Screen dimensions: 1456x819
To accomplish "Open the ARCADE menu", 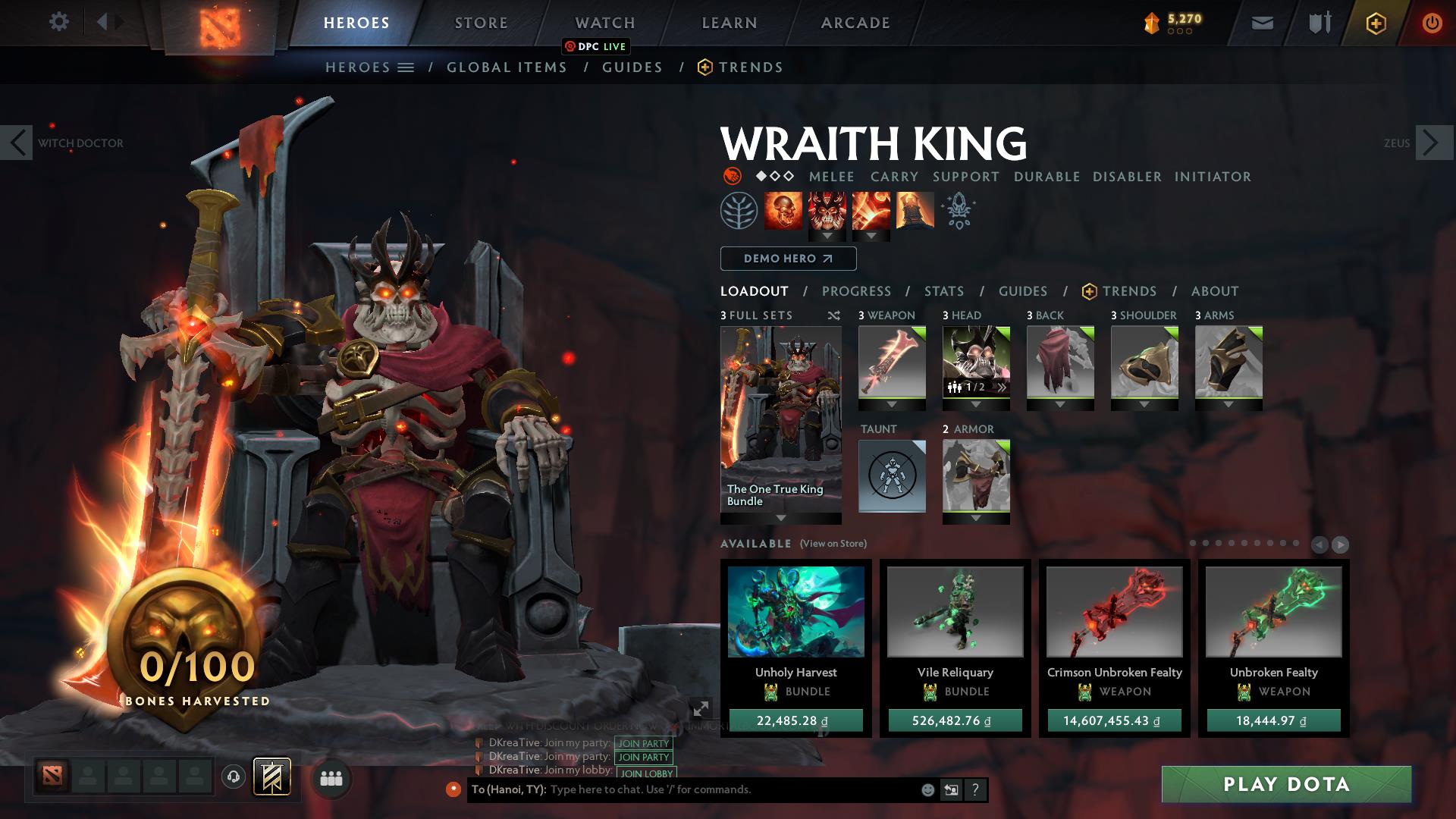I will tap(855, 22).
